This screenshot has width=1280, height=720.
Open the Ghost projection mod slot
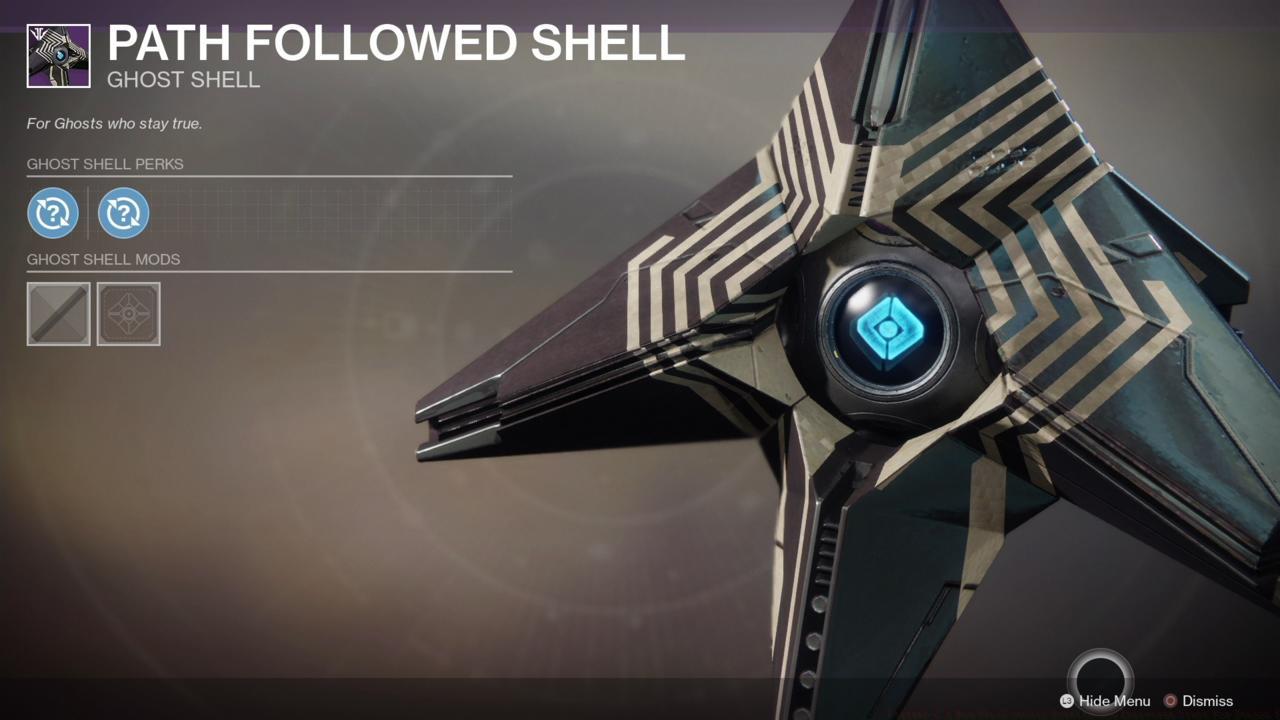pyautogui.click(x=128, y=313)
